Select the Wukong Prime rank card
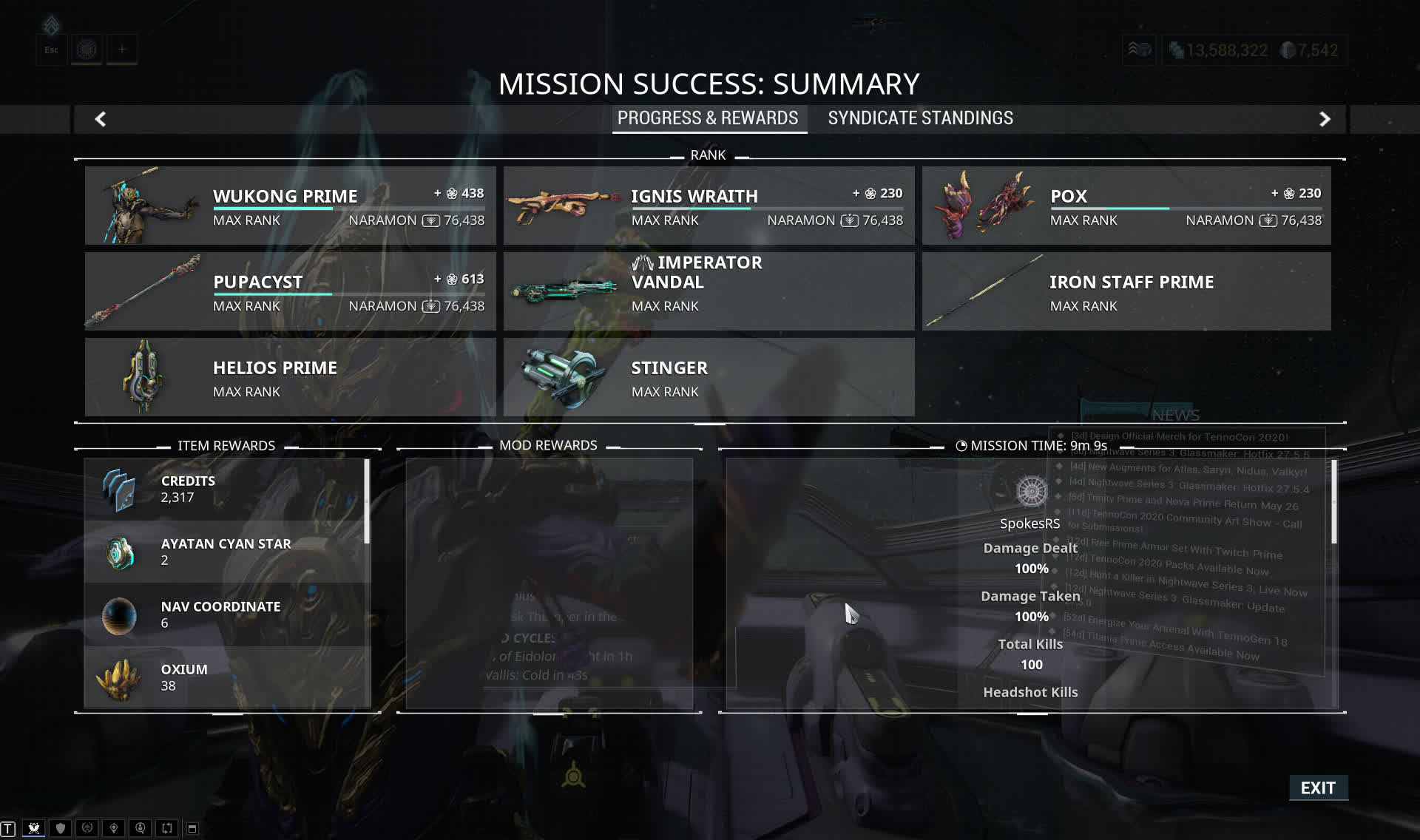 pos(290,206)
